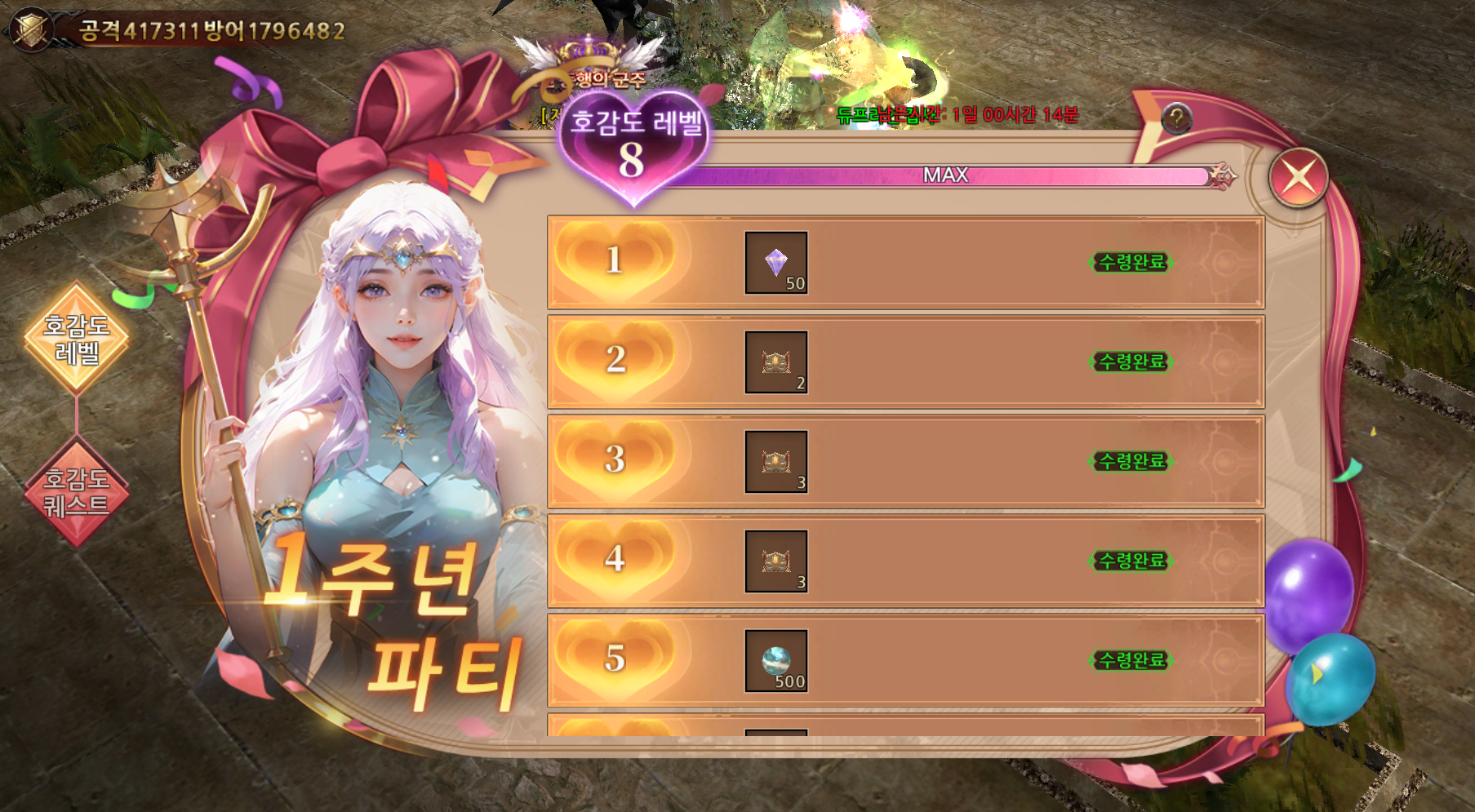Click 수령완료 button on level 5 row
This screenshot has height=812, width=1475.
pos(1131,660)
